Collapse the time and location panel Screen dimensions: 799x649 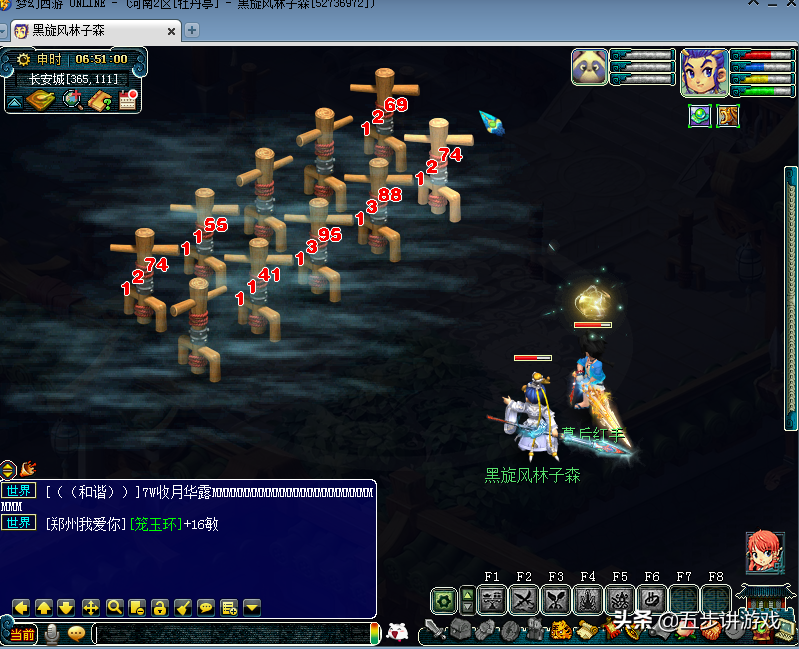tap(14, 101)
